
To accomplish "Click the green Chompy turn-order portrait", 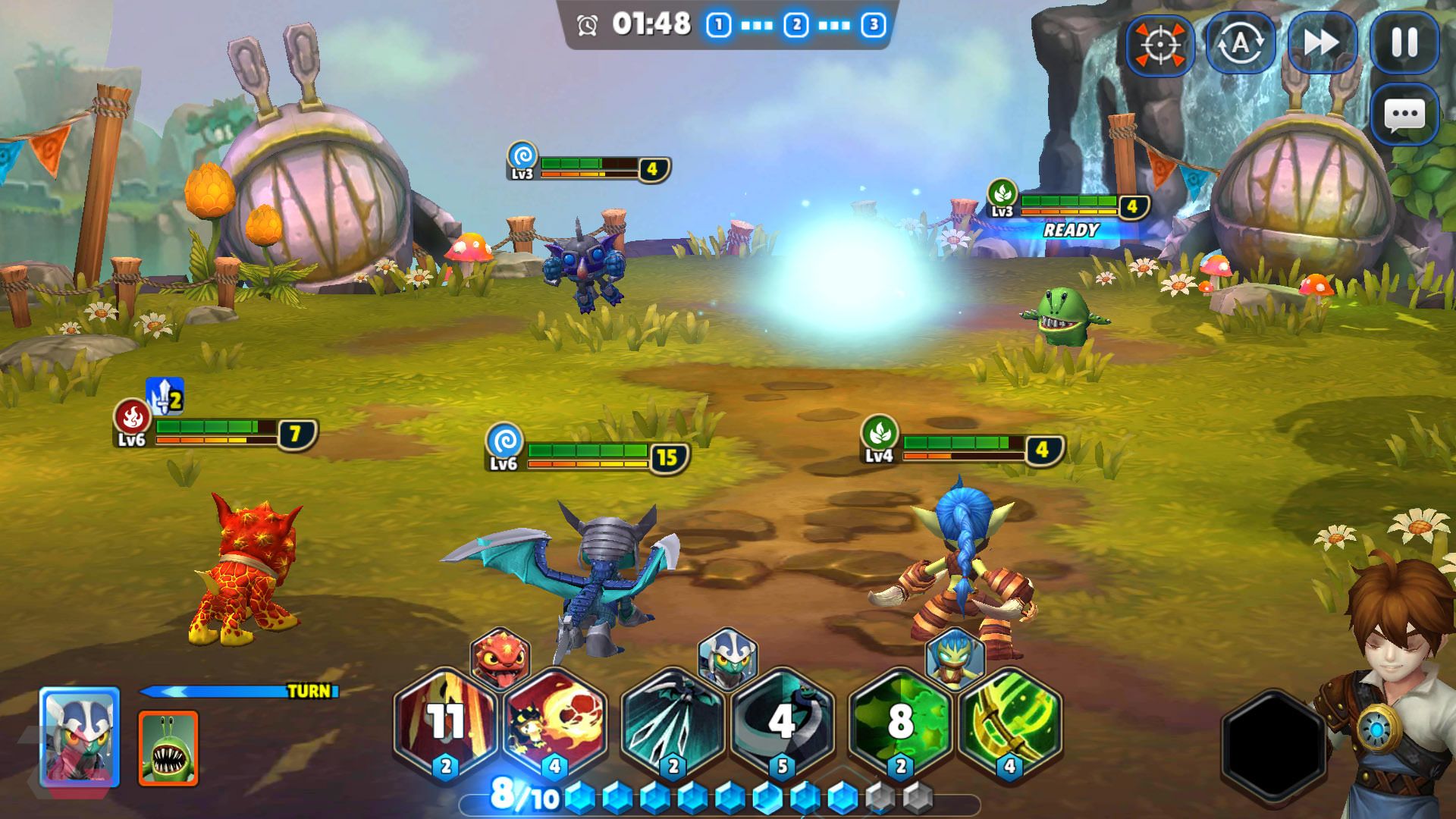I will coord(168,748).
